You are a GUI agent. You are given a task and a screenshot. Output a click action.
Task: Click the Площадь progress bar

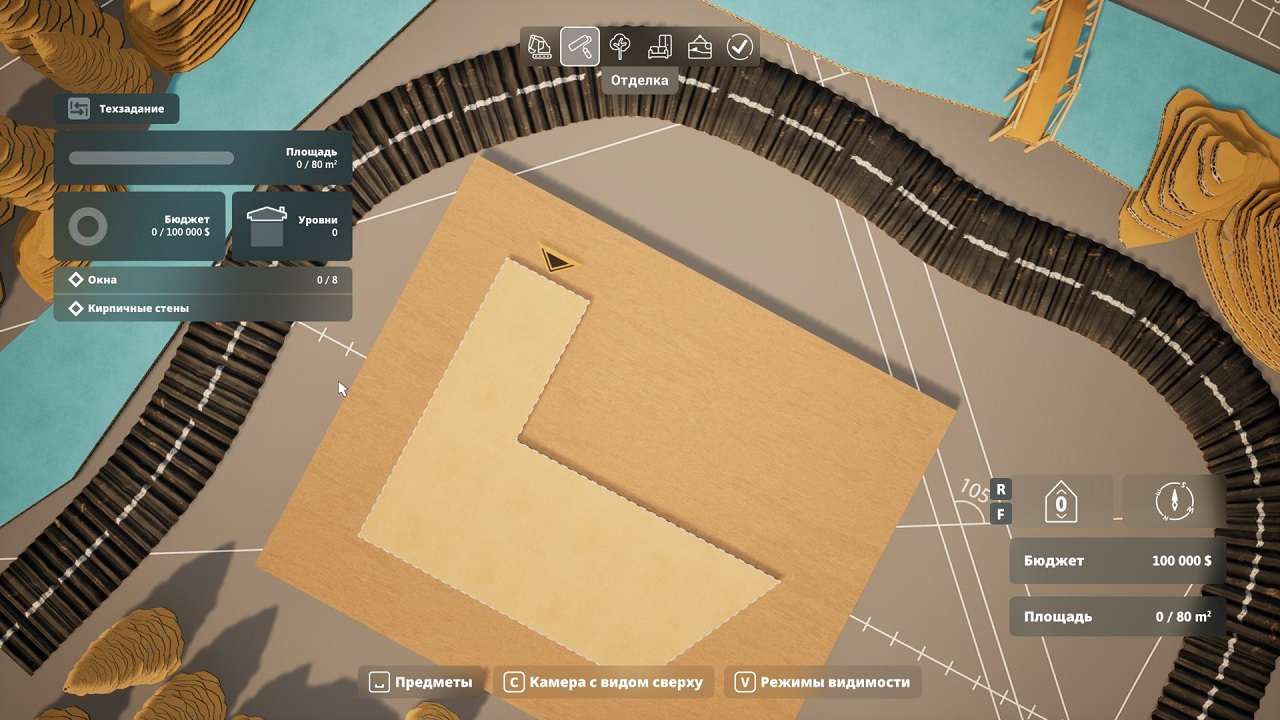pyautogui.click(x=151, y=158)
